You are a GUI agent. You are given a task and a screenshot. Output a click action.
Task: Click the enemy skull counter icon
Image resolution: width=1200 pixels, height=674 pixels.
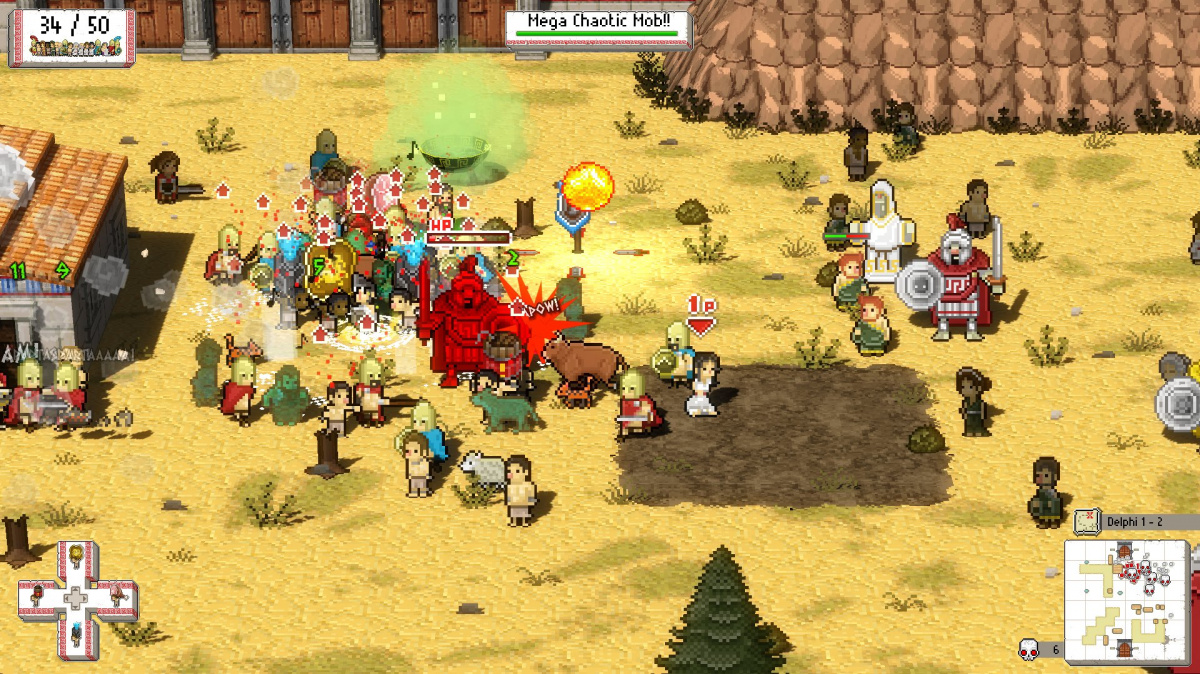click(x=1027, y=649)
